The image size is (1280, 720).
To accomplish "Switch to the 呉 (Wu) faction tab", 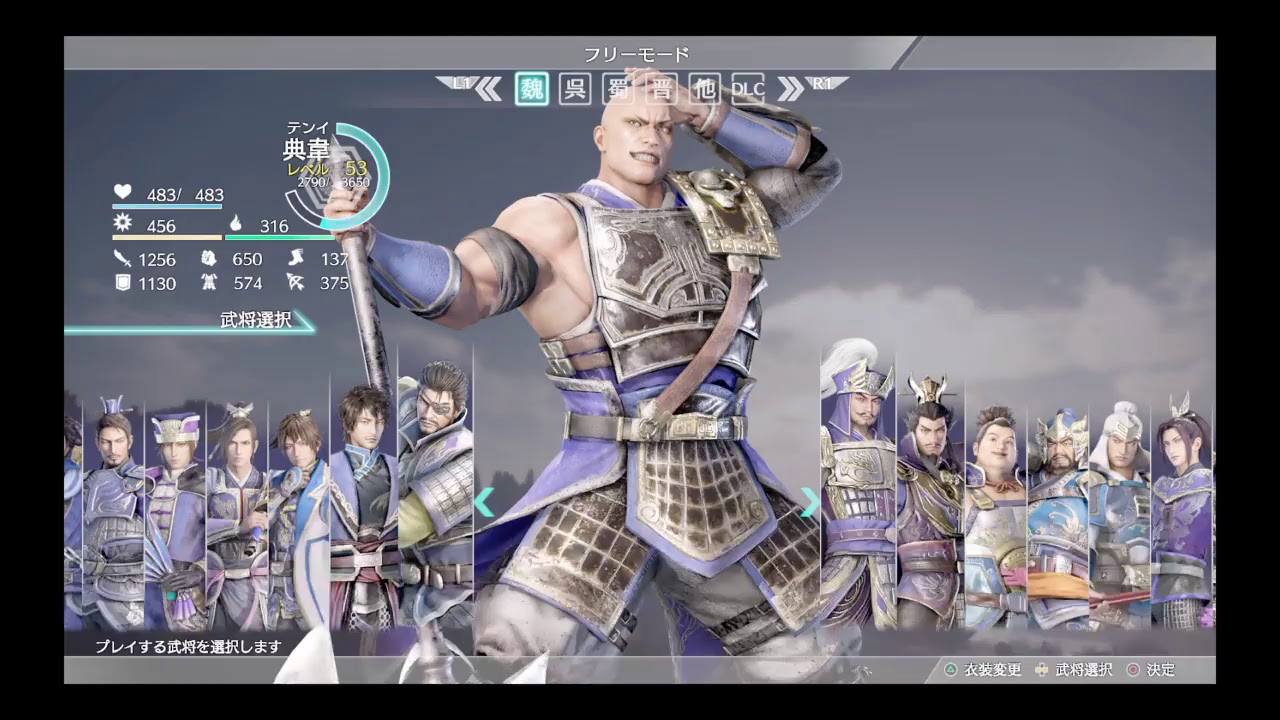I will coord(574,89).
